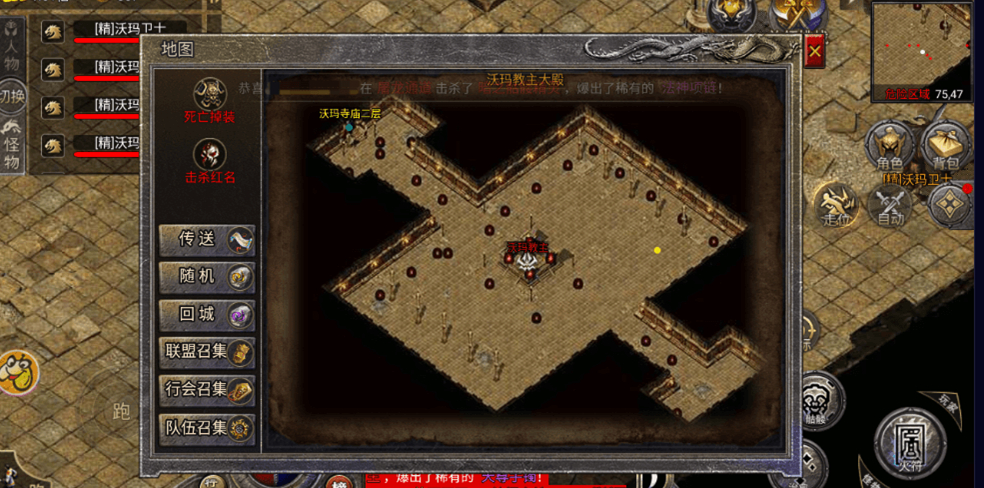984x488 pixels.
Task: Return to town with 回城
Action: click(x=206, y=314)
